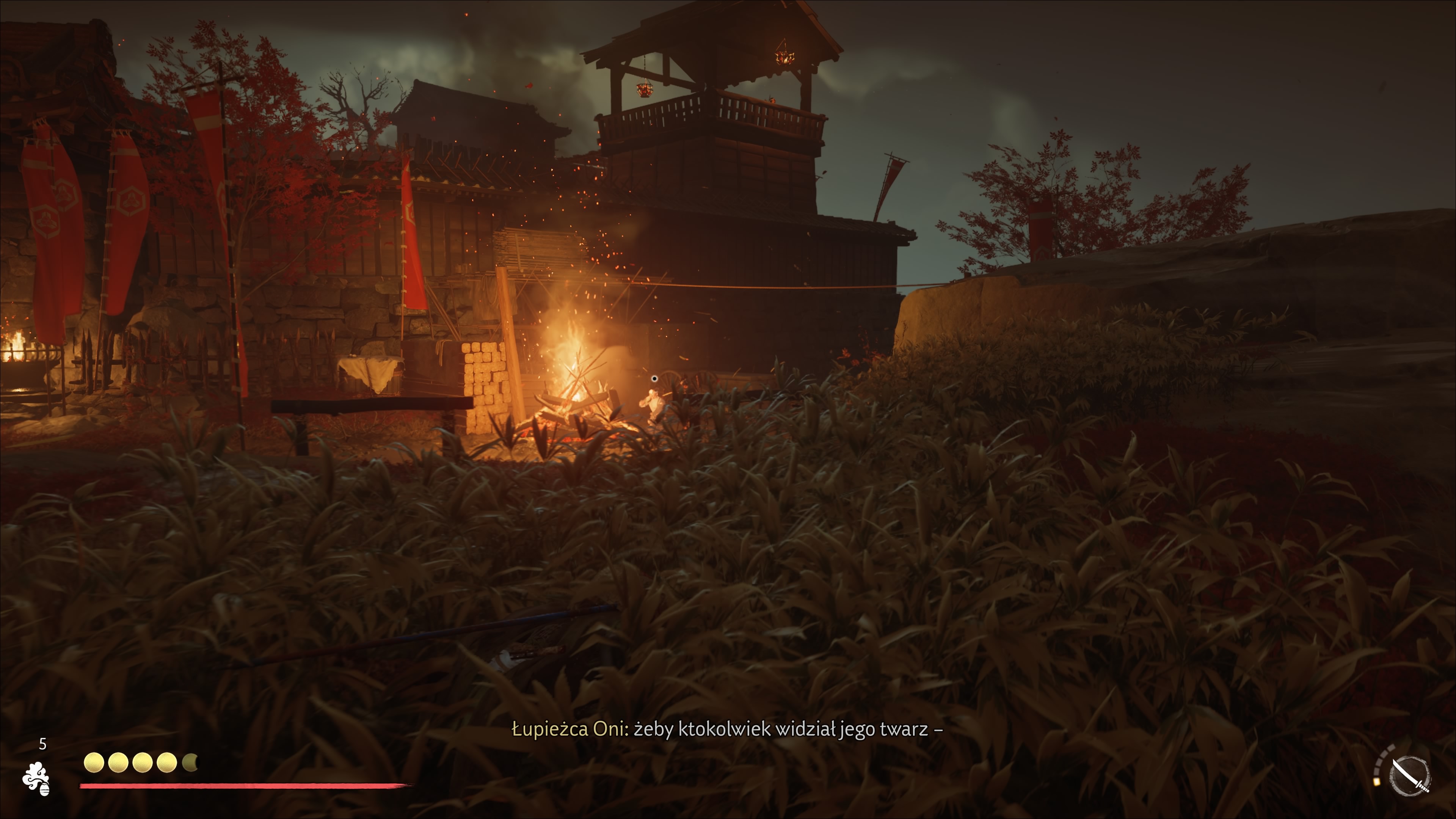
Task: Select the katana weapon icon
Action: click(1410, 775)
